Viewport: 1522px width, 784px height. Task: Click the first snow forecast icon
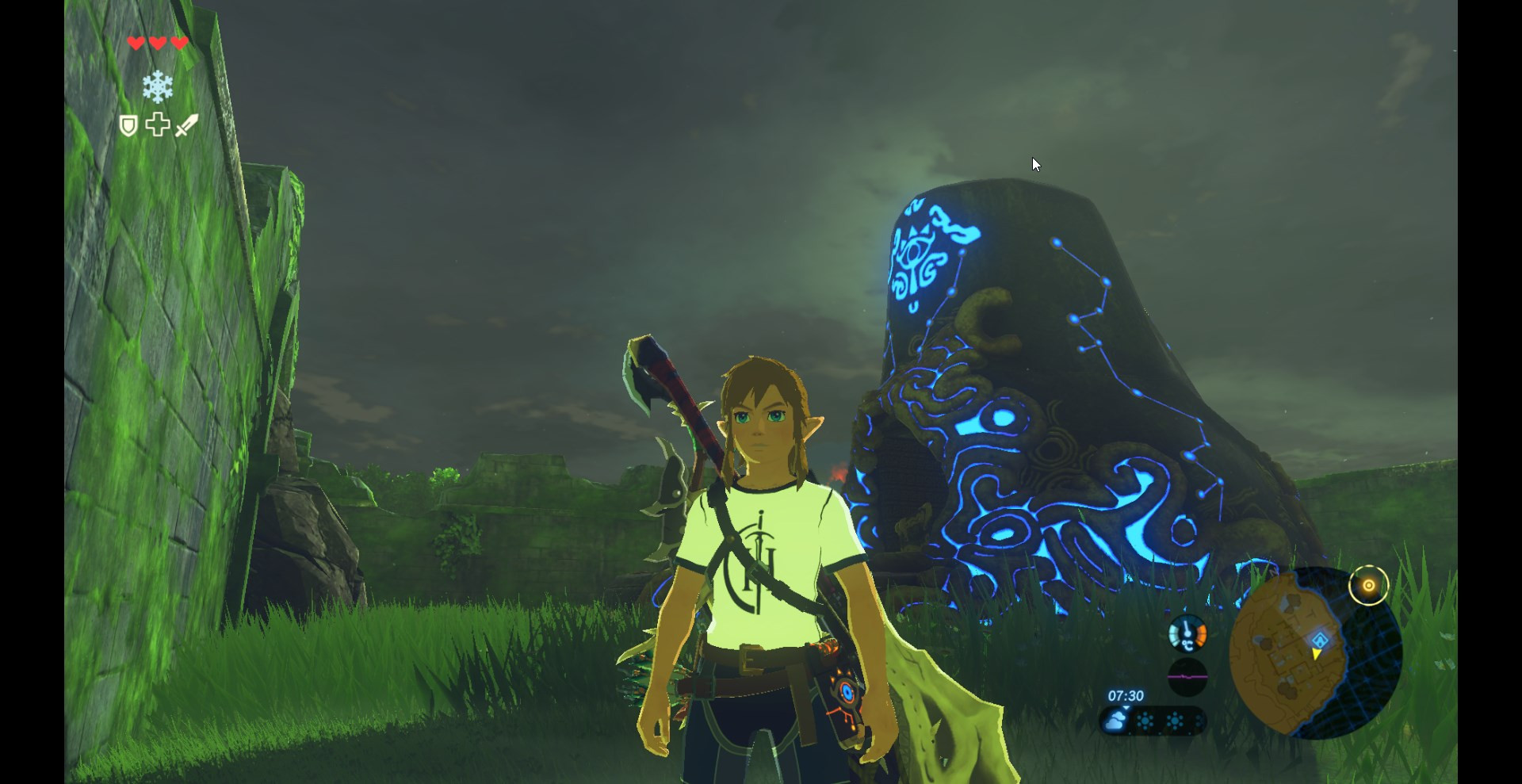coord(1145,721)
